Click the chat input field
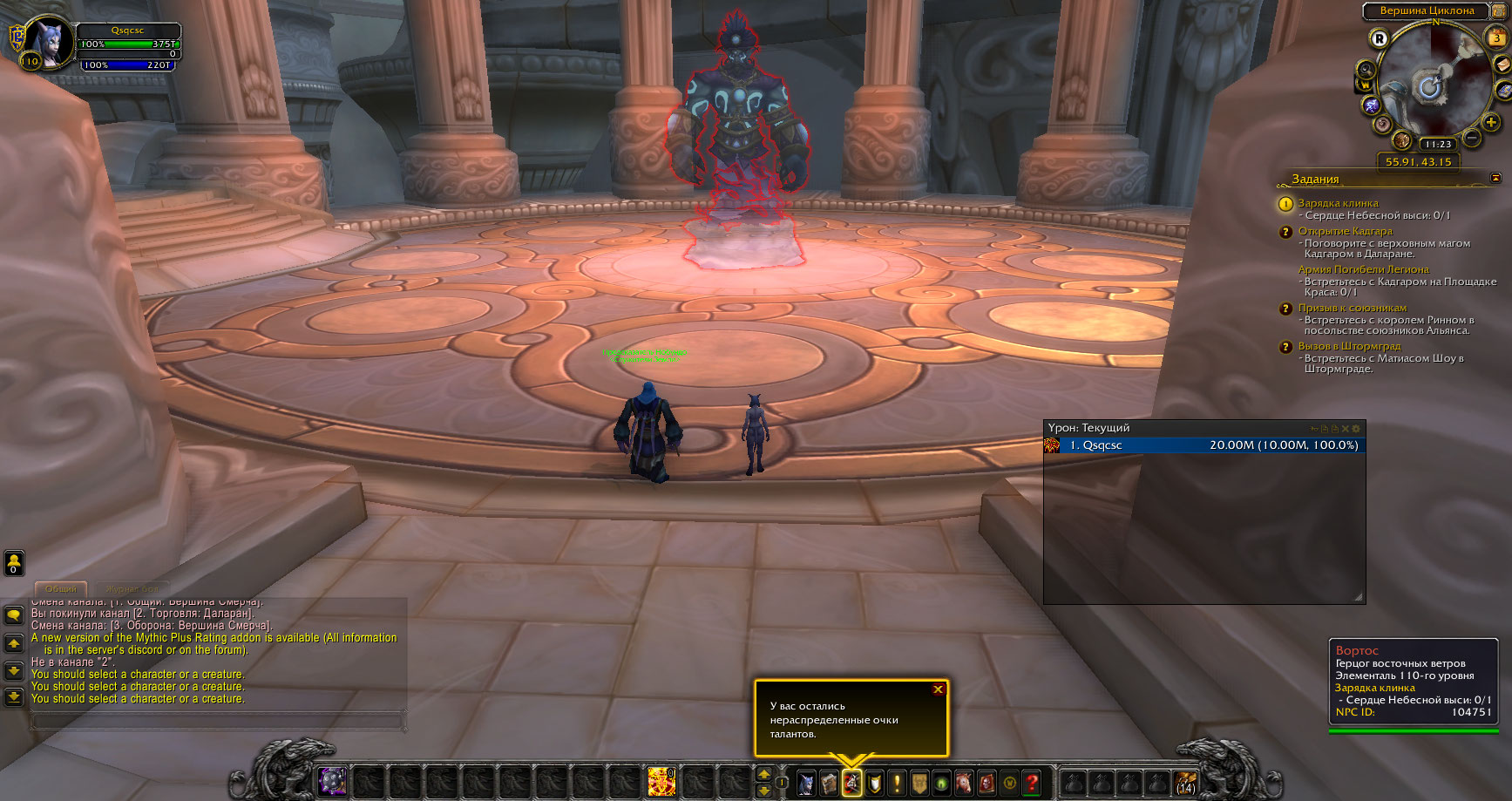1512x801 pixels. [218, 721]
